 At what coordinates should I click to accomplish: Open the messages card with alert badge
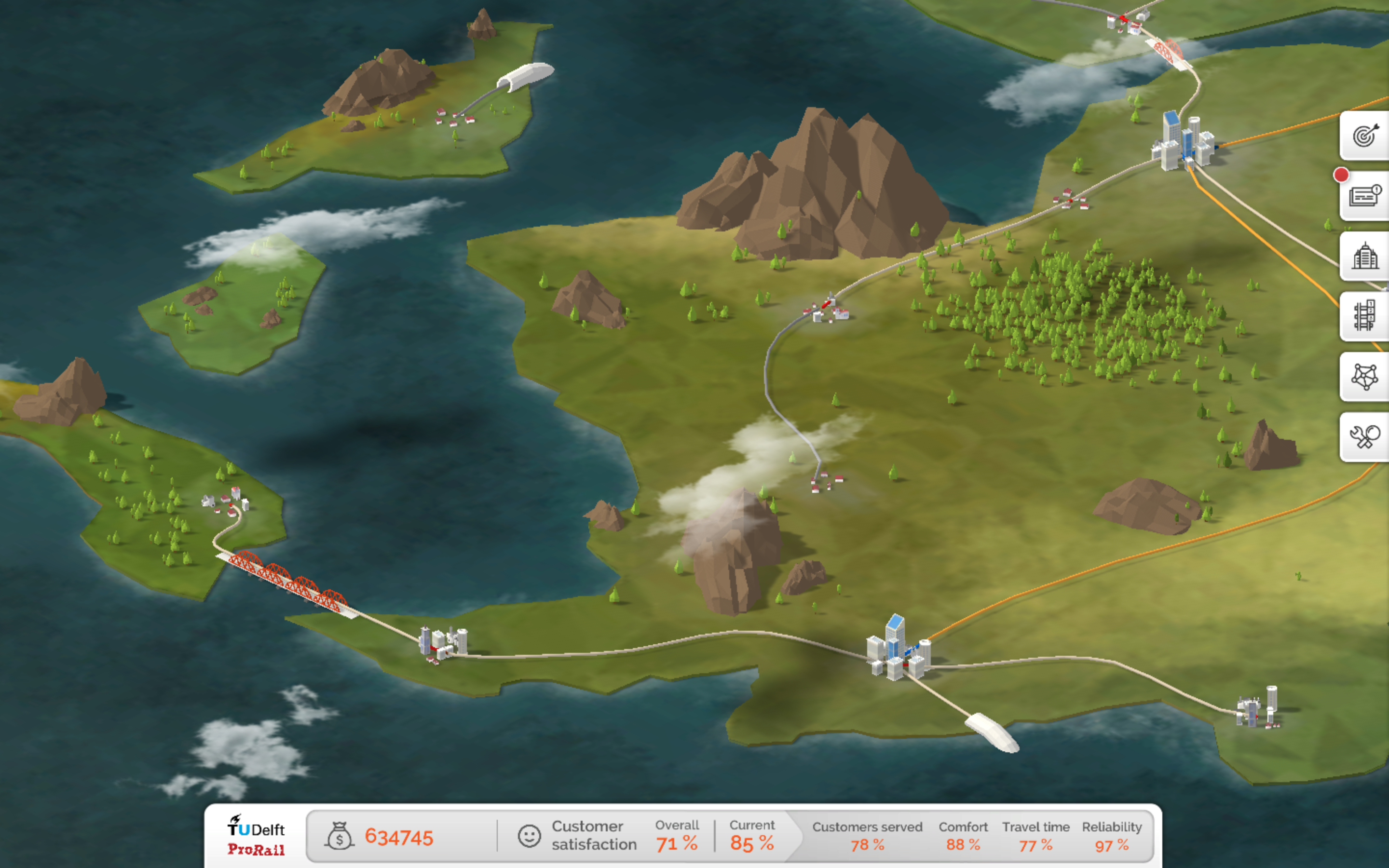click(1365, 196)
